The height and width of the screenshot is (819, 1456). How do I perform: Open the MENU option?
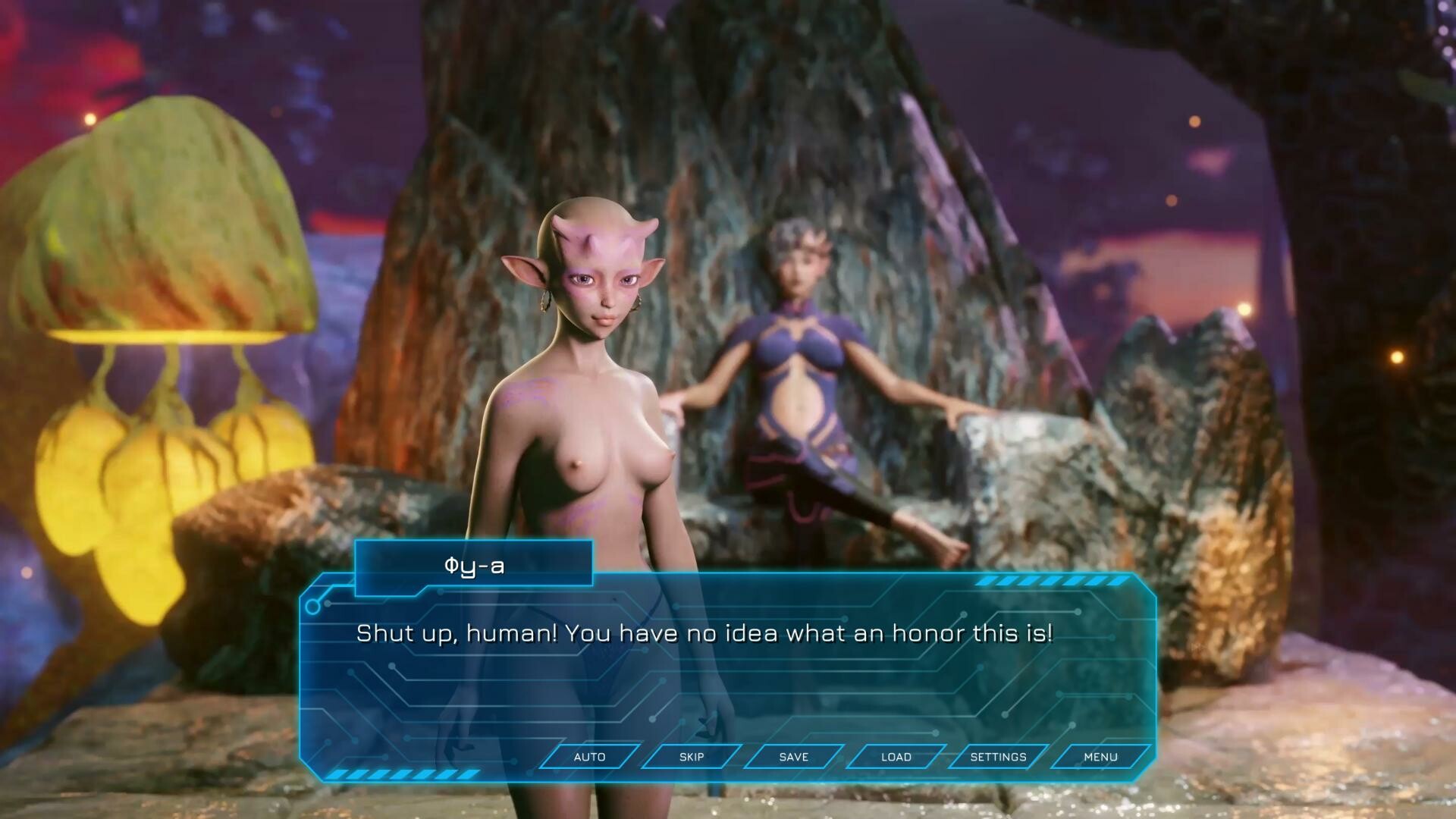coord(1100,757)
